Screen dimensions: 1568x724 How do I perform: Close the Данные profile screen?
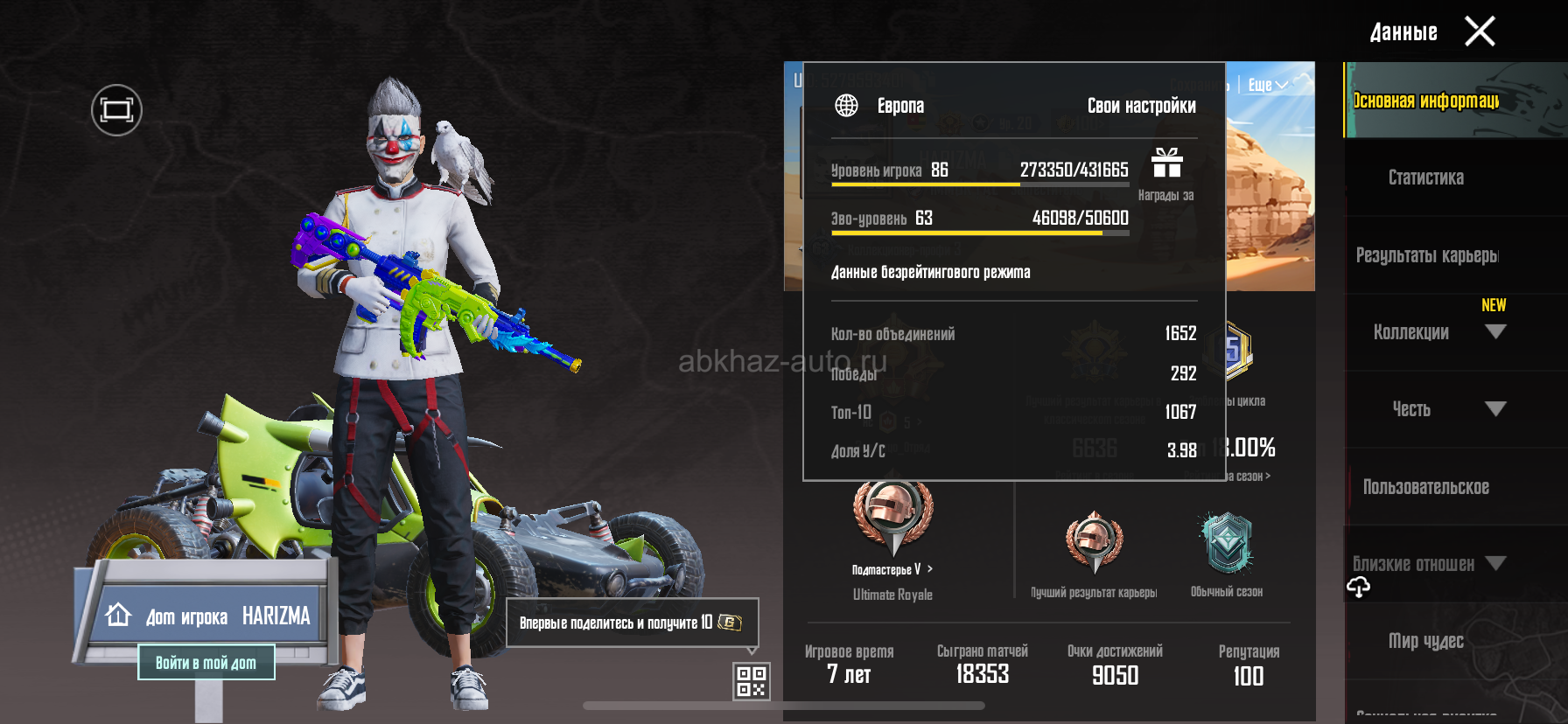point(1480,32)
